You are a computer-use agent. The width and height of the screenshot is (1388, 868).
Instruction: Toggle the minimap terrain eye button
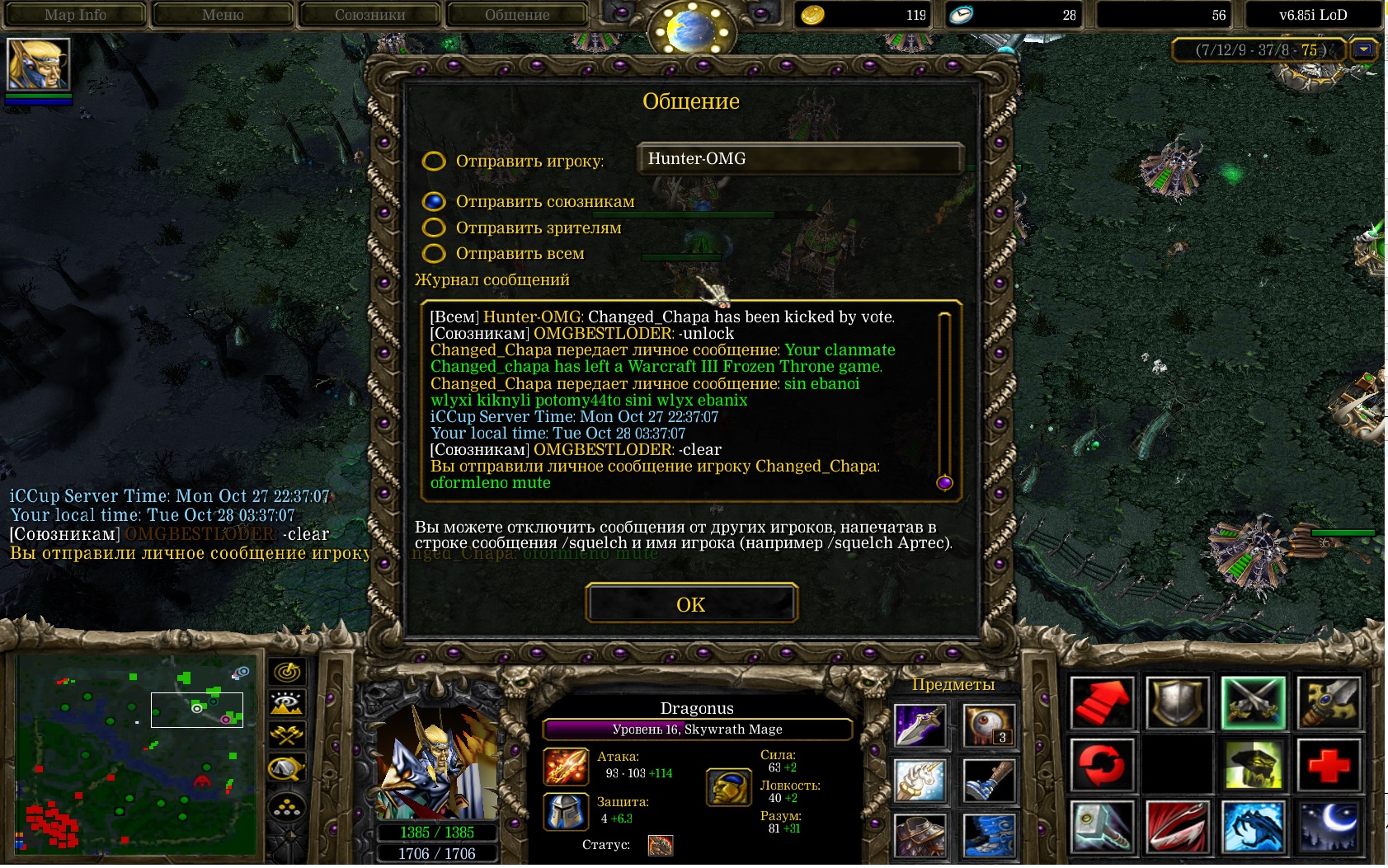click(x=287, y=703)
